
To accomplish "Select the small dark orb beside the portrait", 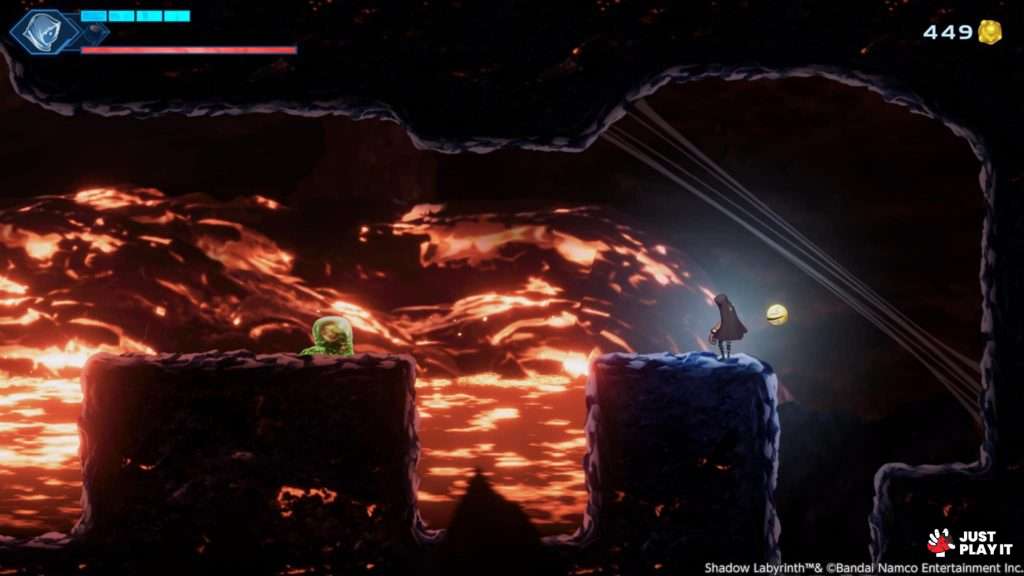I will [91, 33].
